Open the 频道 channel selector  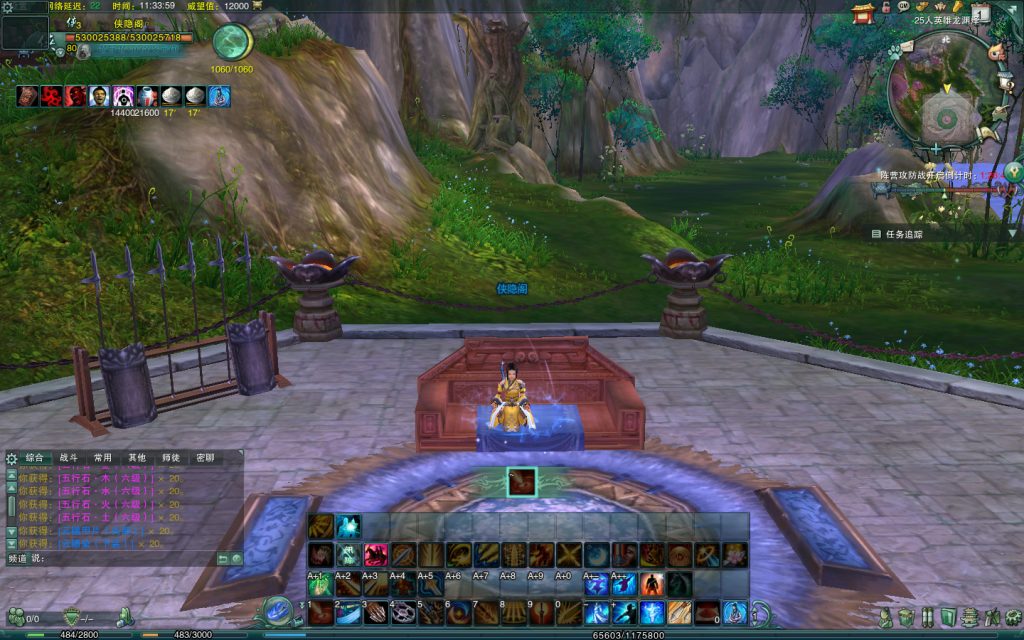(18, 558)
